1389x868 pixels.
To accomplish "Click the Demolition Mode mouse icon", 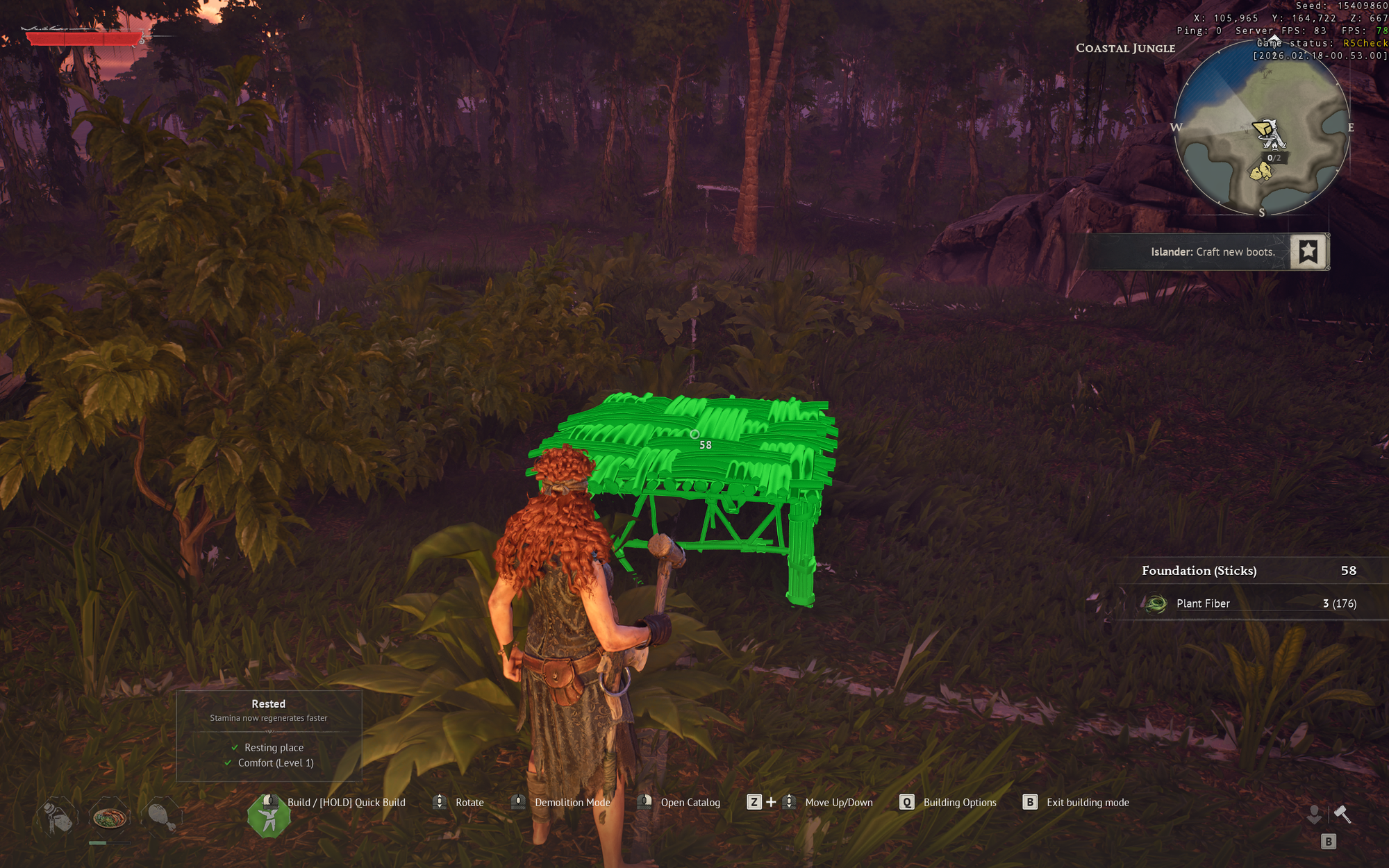I will coord(517,802).
